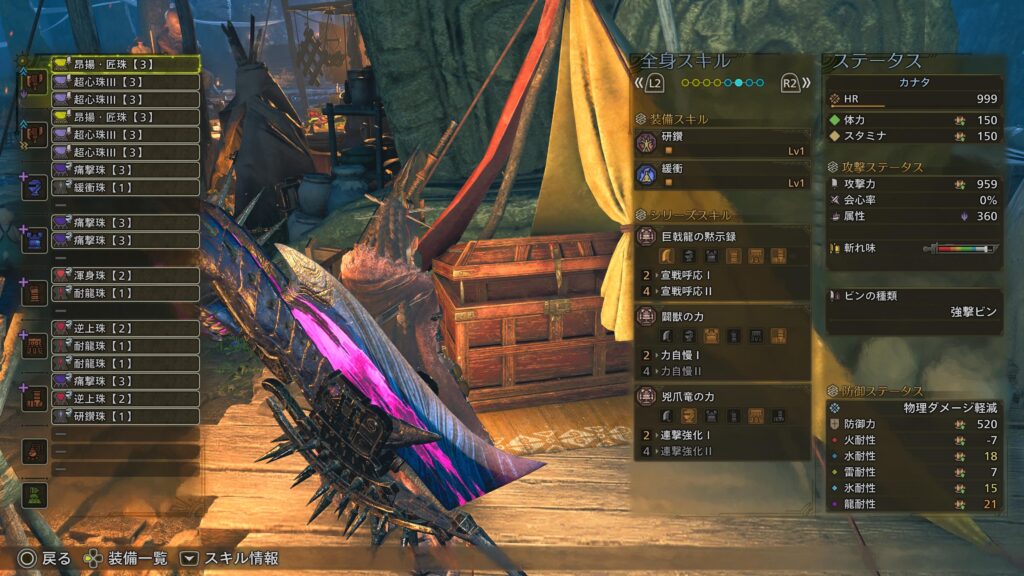Viewport: 1024px width, 576px height.
Task: Show the 連撃強化 I skill bonus row
Action: pyautogui.click(x=723, y=435)
